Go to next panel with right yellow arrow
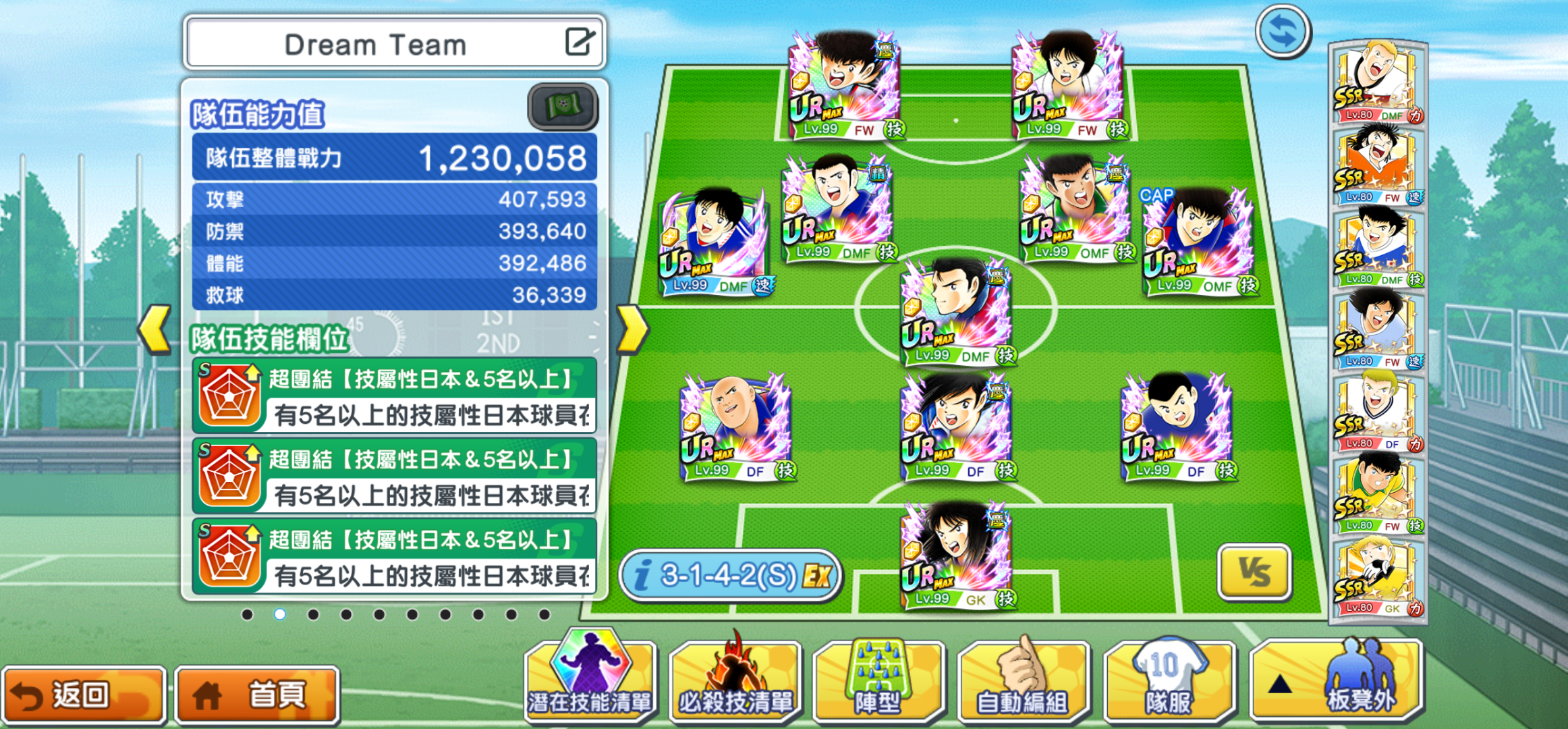1568x729 pixels. click(x=632, y=329)
